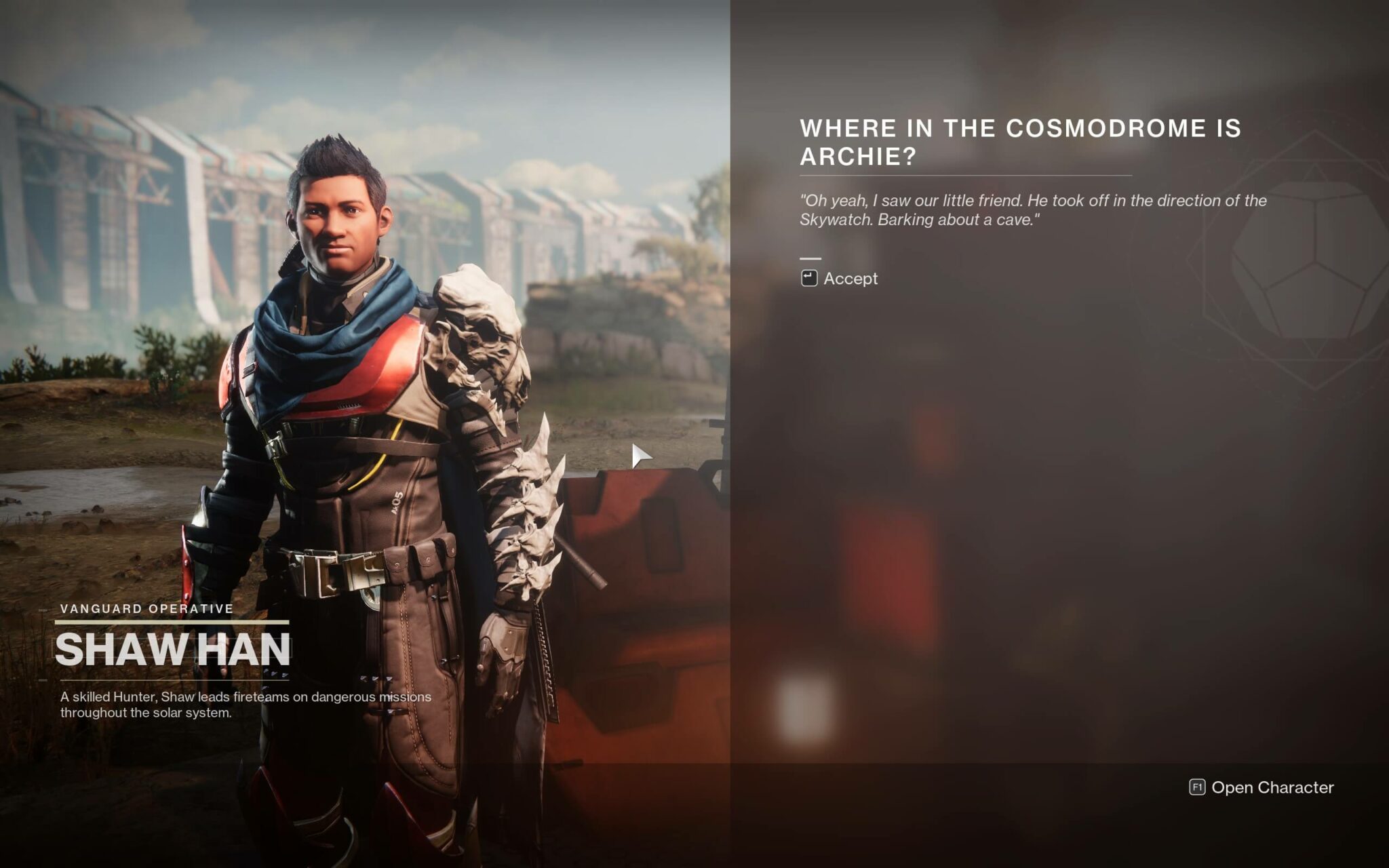Viewport: 1389px width, 868px height.
Task: Click the Vanguard Operative label
Action: (146, 608)
